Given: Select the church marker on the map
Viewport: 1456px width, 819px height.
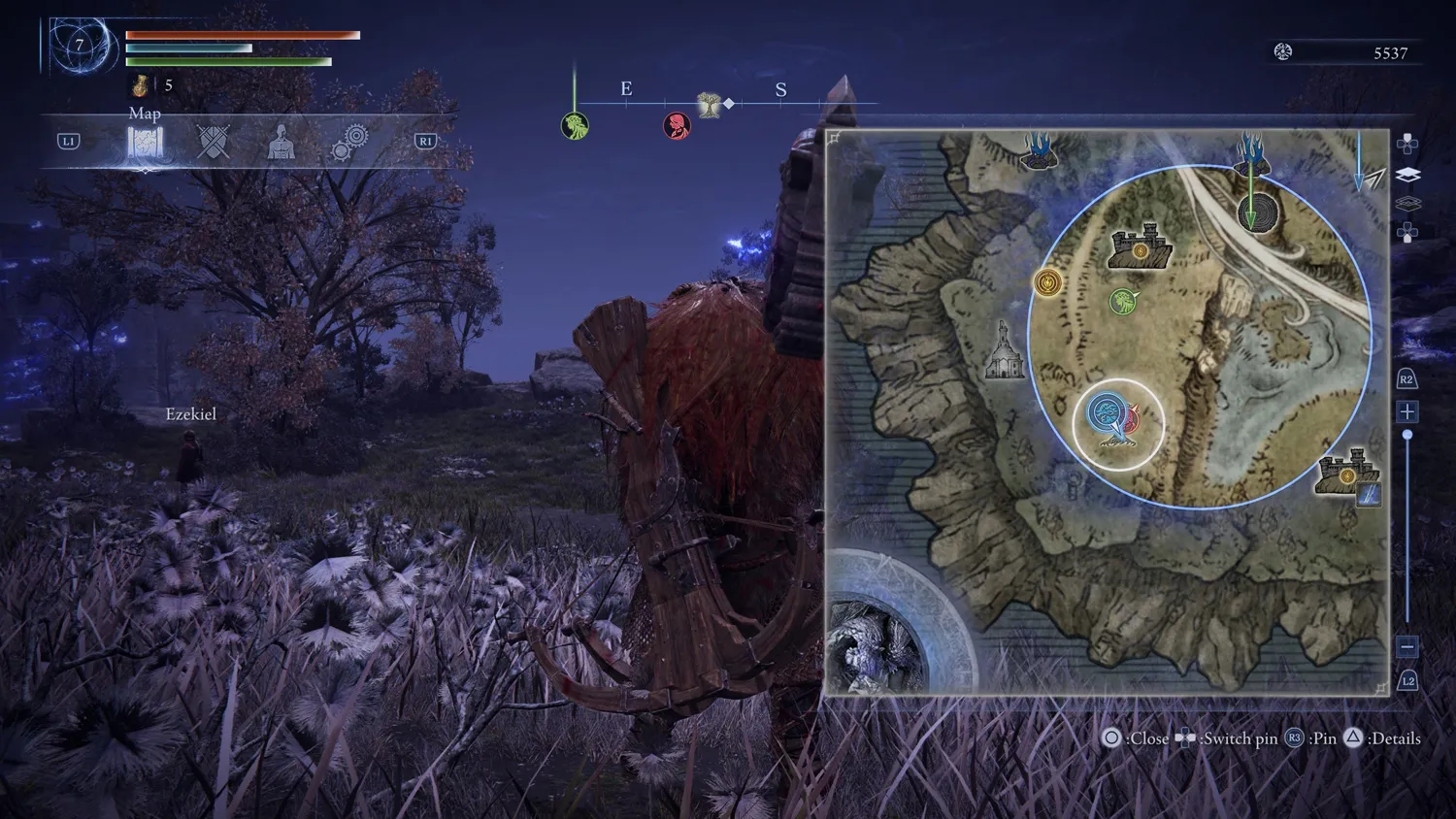Looking at the screenshot, I should (x=1005, y=350).
